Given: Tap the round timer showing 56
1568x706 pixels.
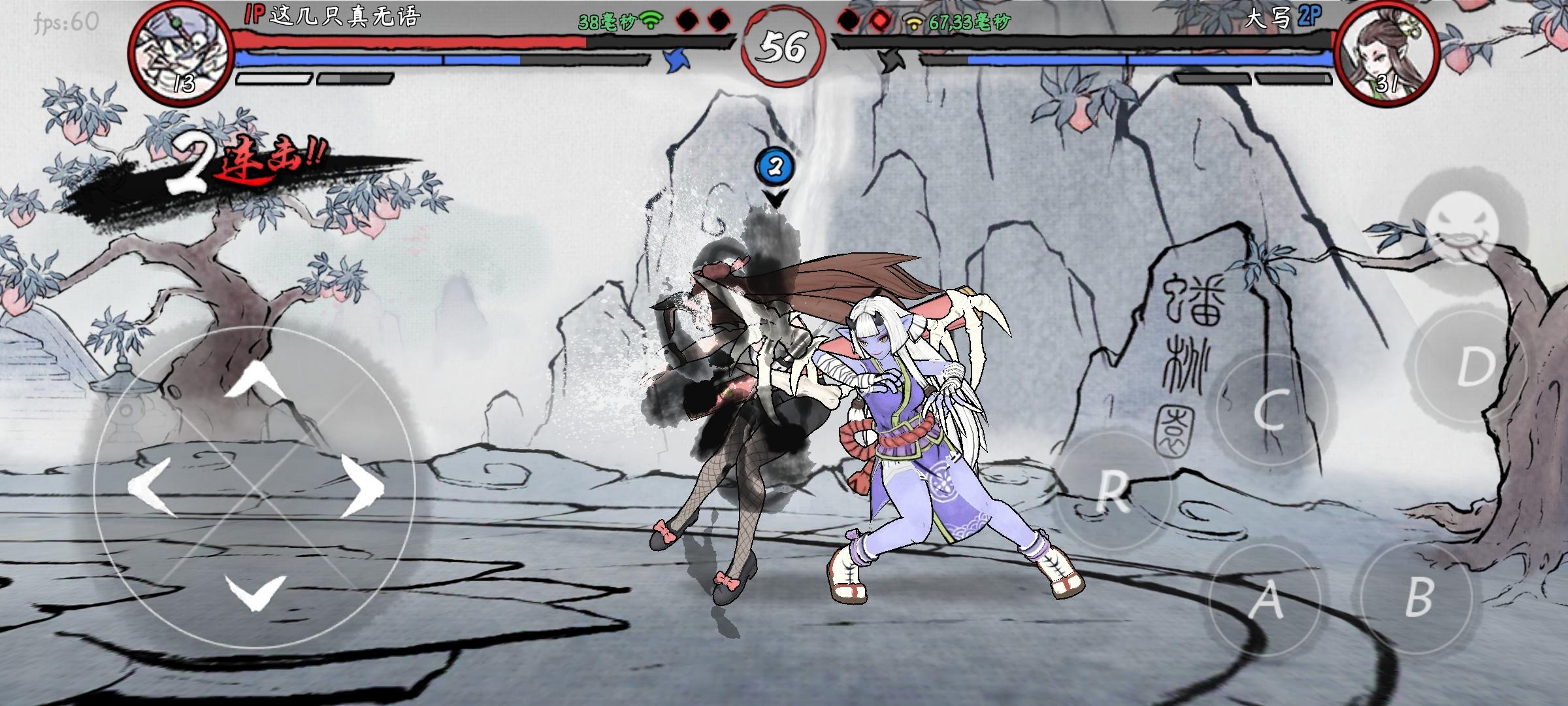Looking at the screenshot, I should [x=784, y=44].
